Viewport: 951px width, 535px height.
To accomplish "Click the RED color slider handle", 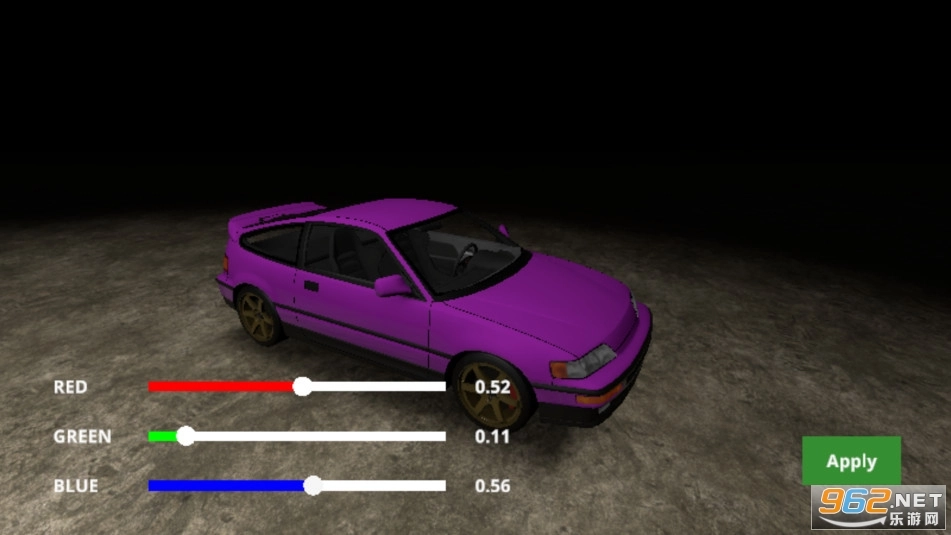I will (x=302, y=386).
